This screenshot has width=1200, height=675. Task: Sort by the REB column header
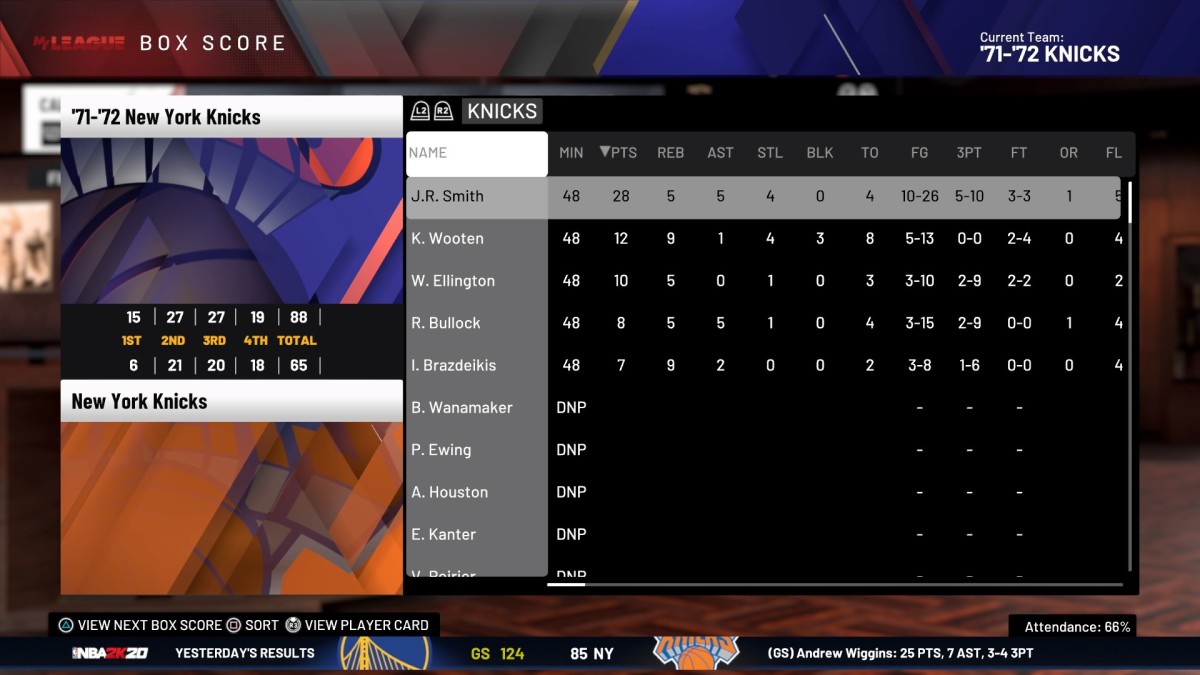670,153
